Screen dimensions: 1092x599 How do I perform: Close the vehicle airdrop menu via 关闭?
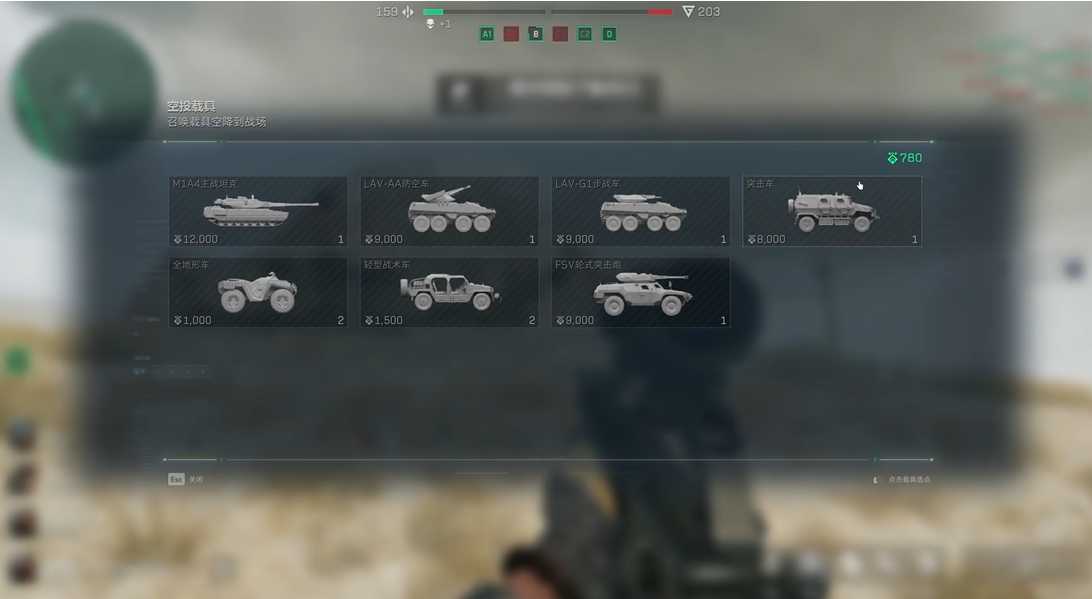(x=185, y=479)
